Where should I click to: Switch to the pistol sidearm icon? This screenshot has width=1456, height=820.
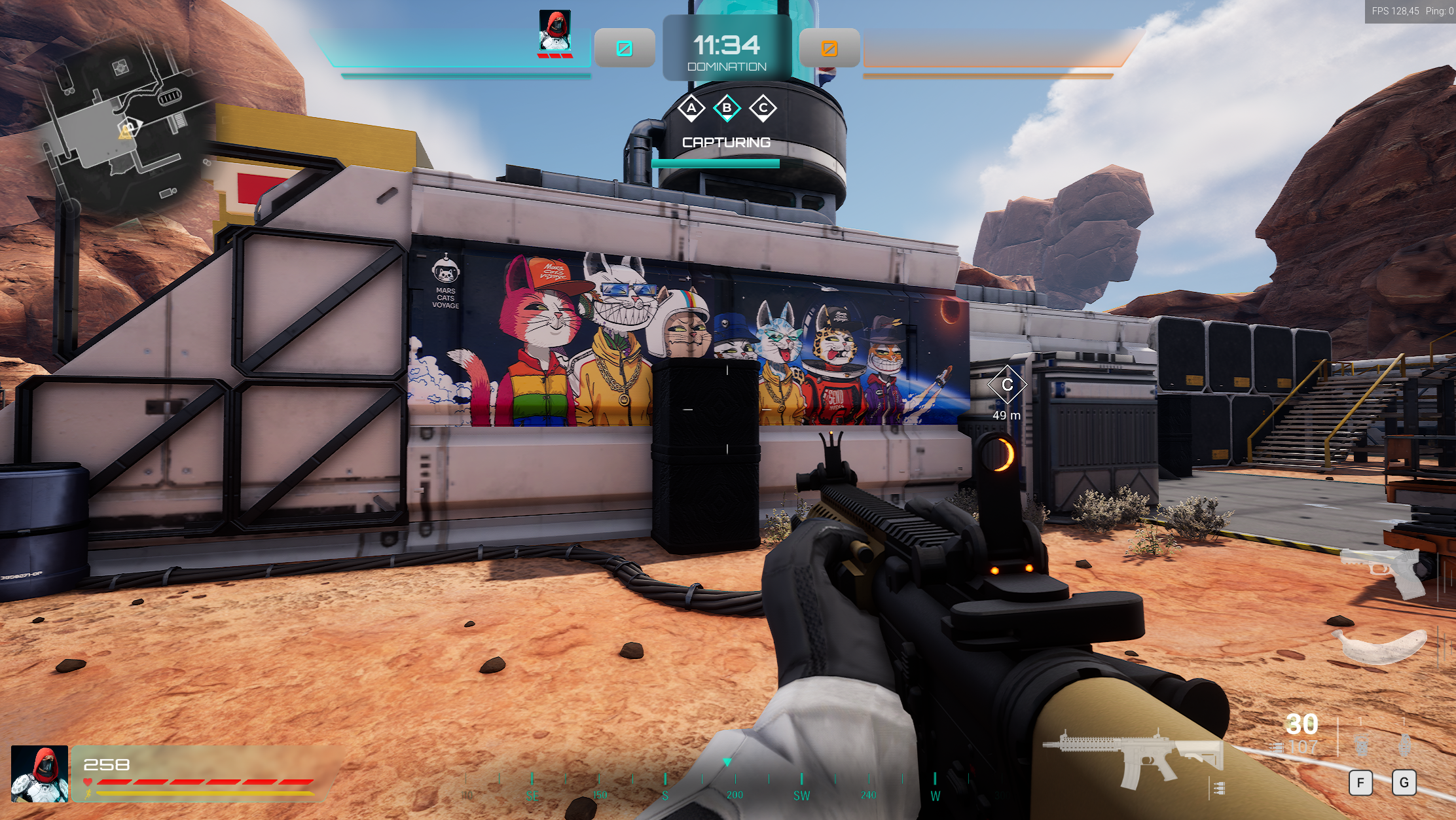pyautogui.click(x=1381, y=569)
